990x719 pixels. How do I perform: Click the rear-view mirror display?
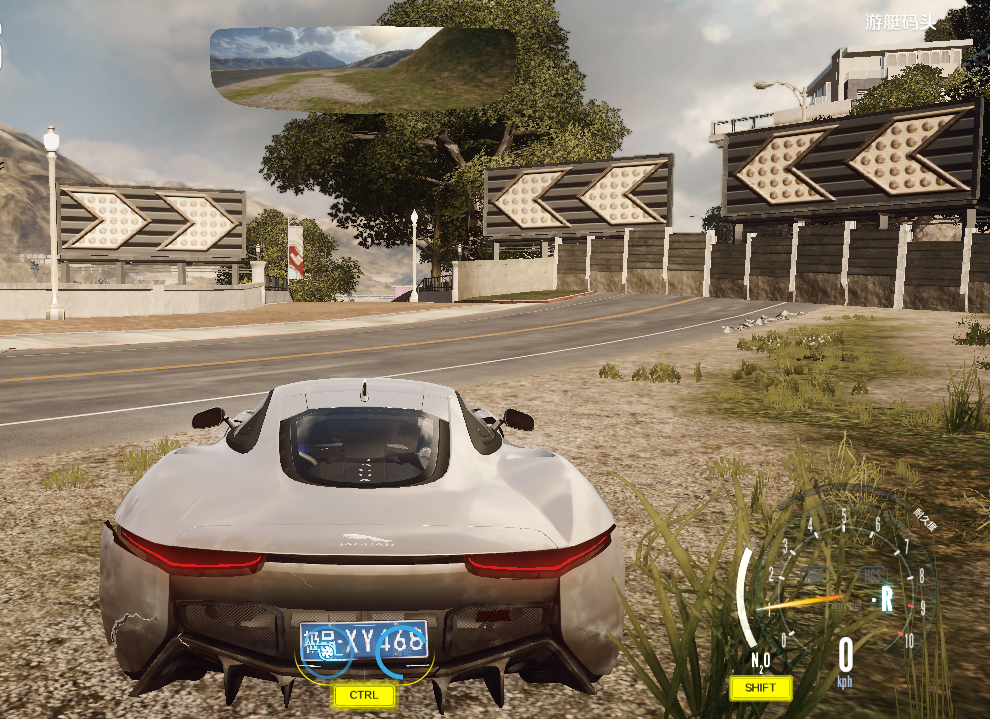[x=362, y=68]
